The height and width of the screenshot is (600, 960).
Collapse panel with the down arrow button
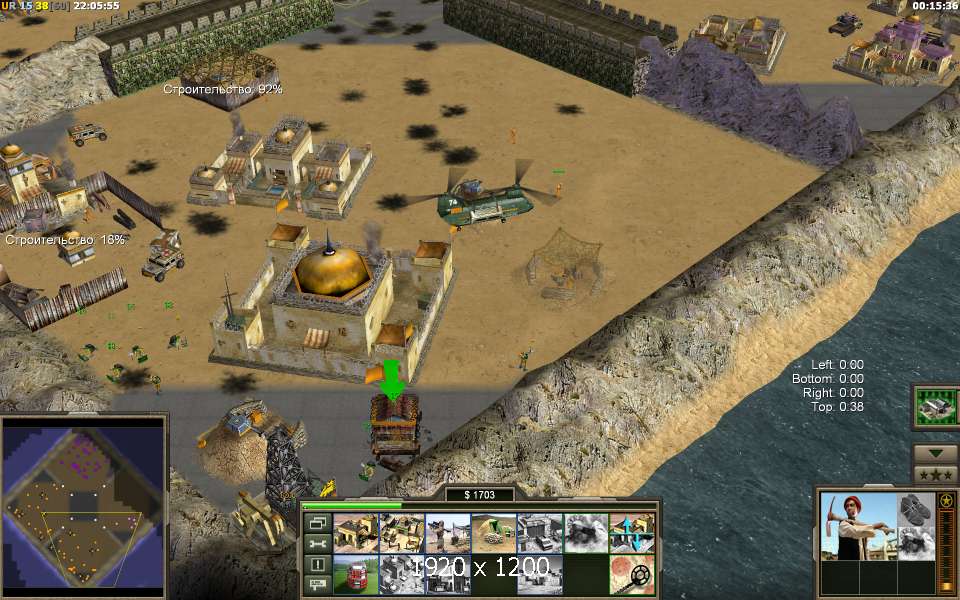935,453
